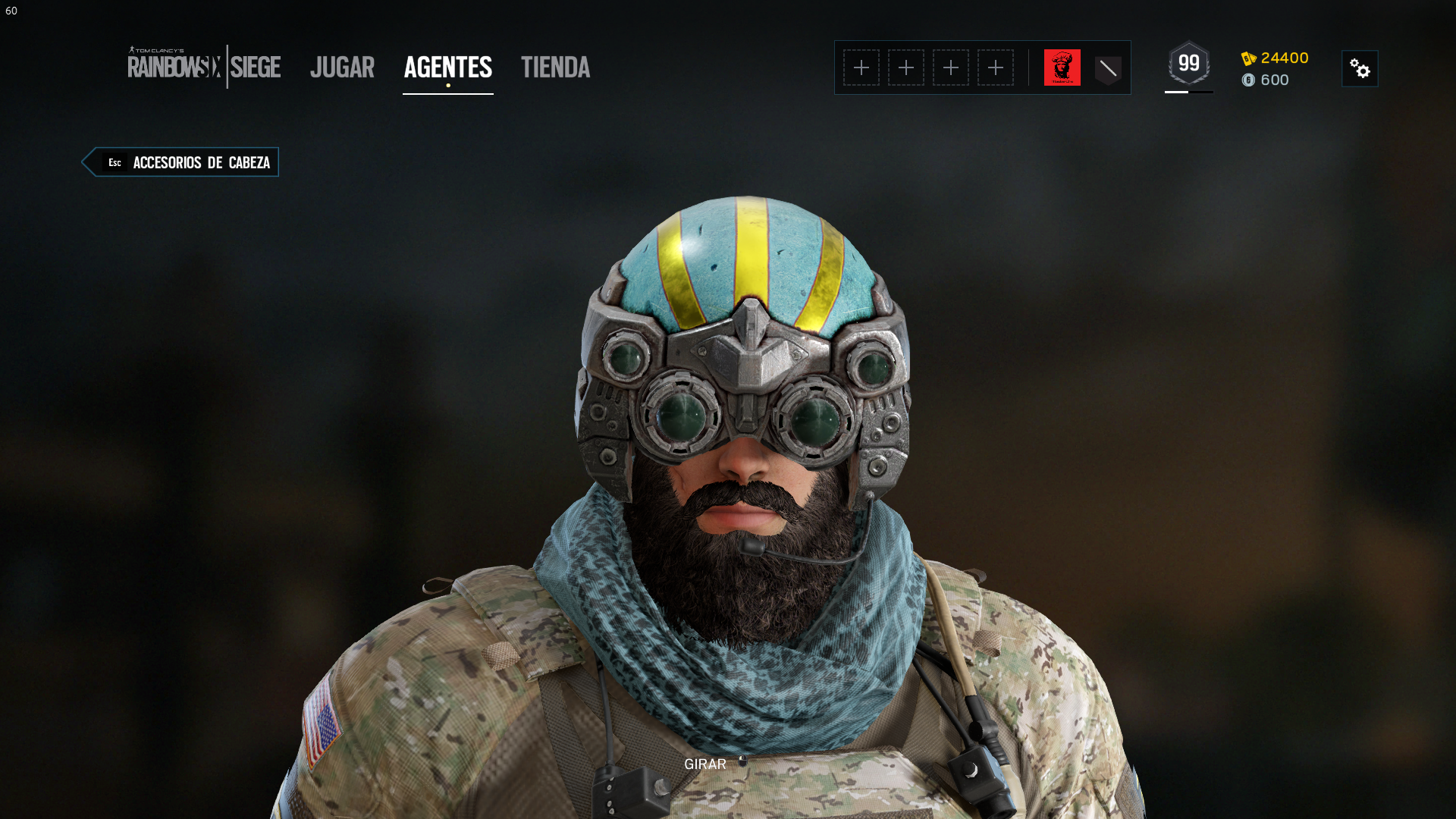Viewport: 1456px width, 819px height.
Task: Click the Esc key hint badge
Action: click(x=115, y=162)
